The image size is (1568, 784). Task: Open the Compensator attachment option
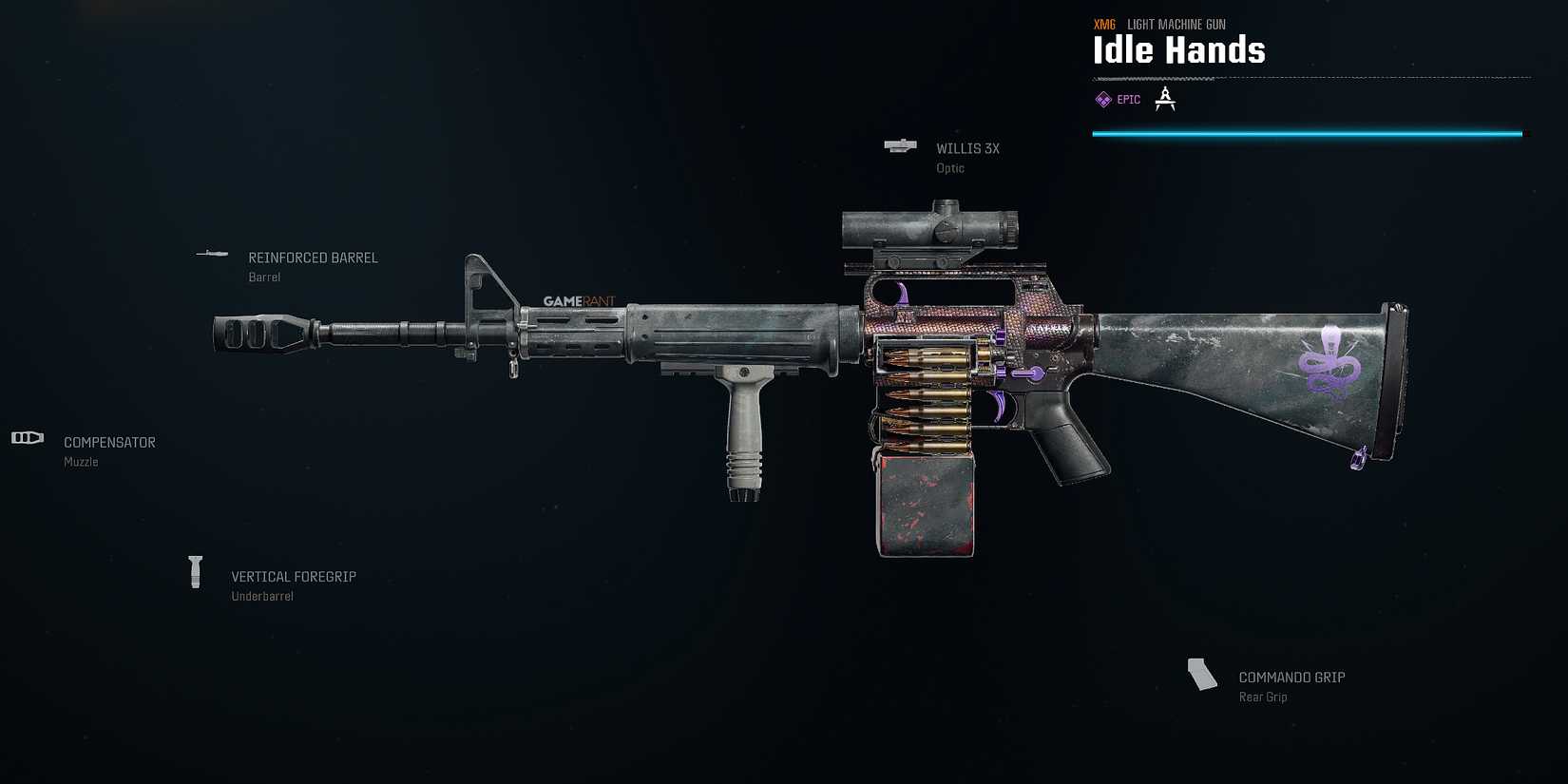(x=109, y=442)
